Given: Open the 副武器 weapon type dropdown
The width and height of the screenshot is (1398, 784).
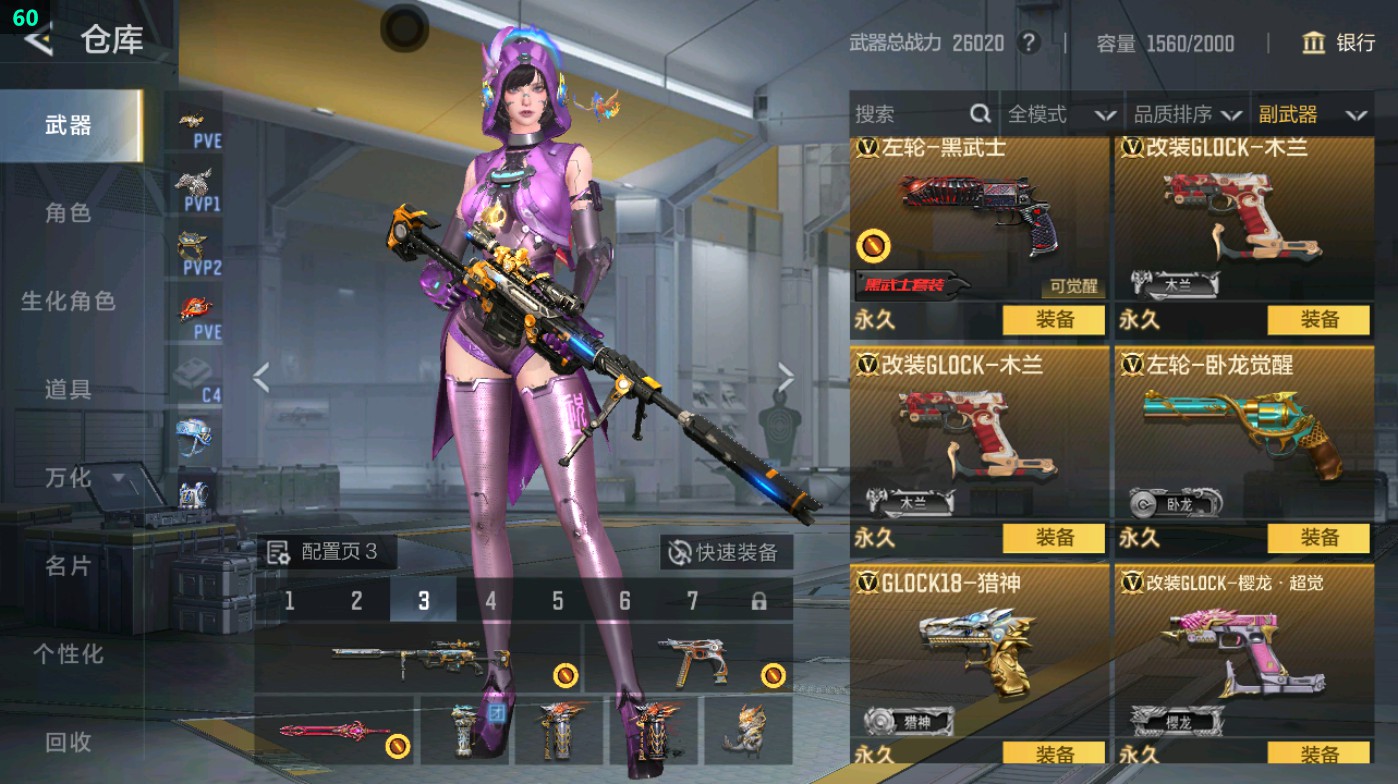Looking at the screenshot, I should [x=1312, y=115].
